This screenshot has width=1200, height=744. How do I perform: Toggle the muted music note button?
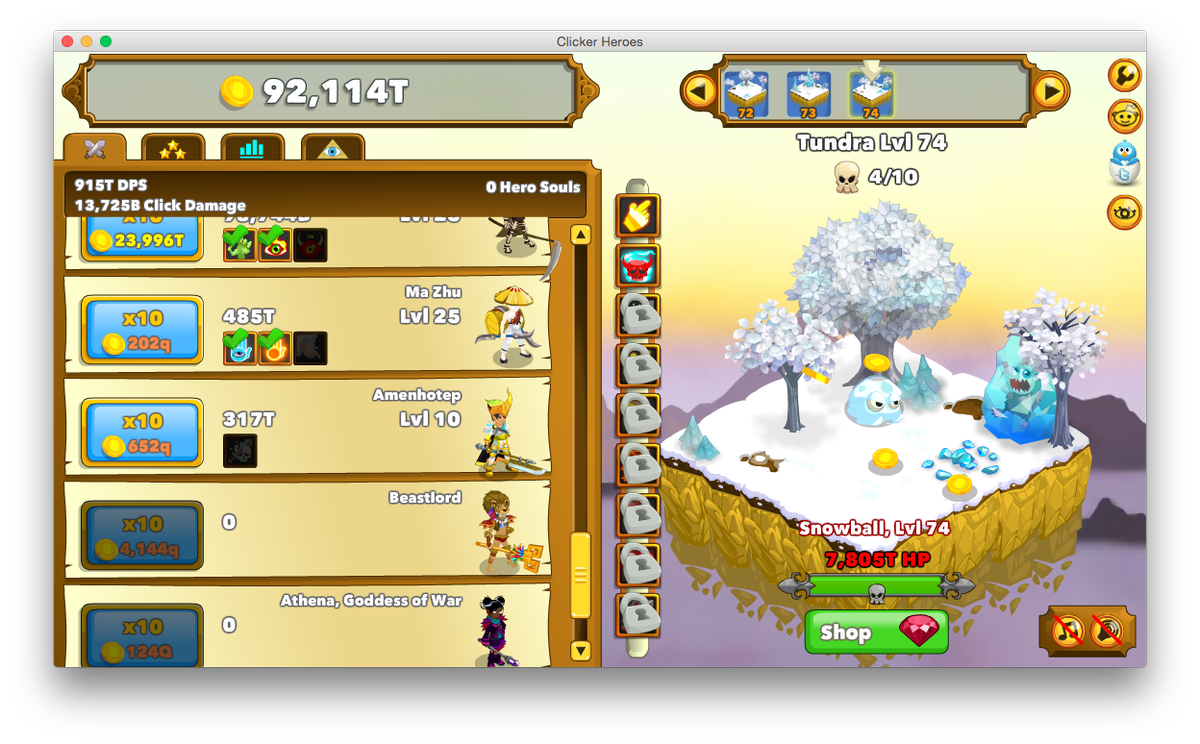(1069, 631)
